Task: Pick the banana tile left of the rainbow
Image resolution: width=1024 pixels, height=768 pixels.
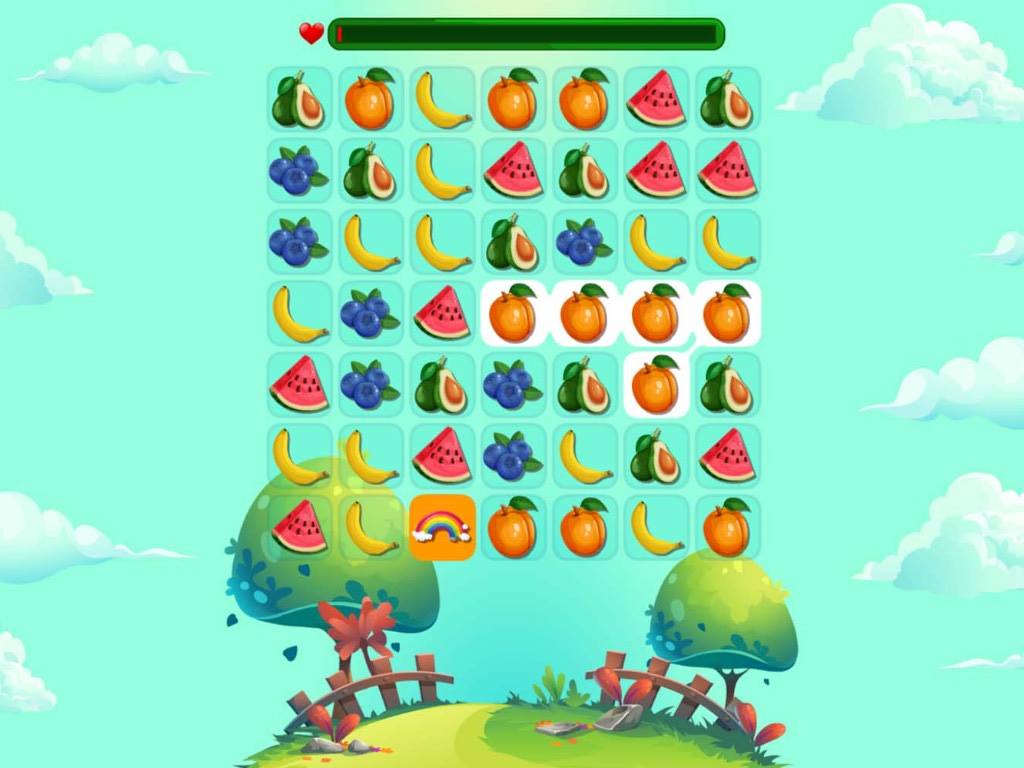Action: click(371, 527)
